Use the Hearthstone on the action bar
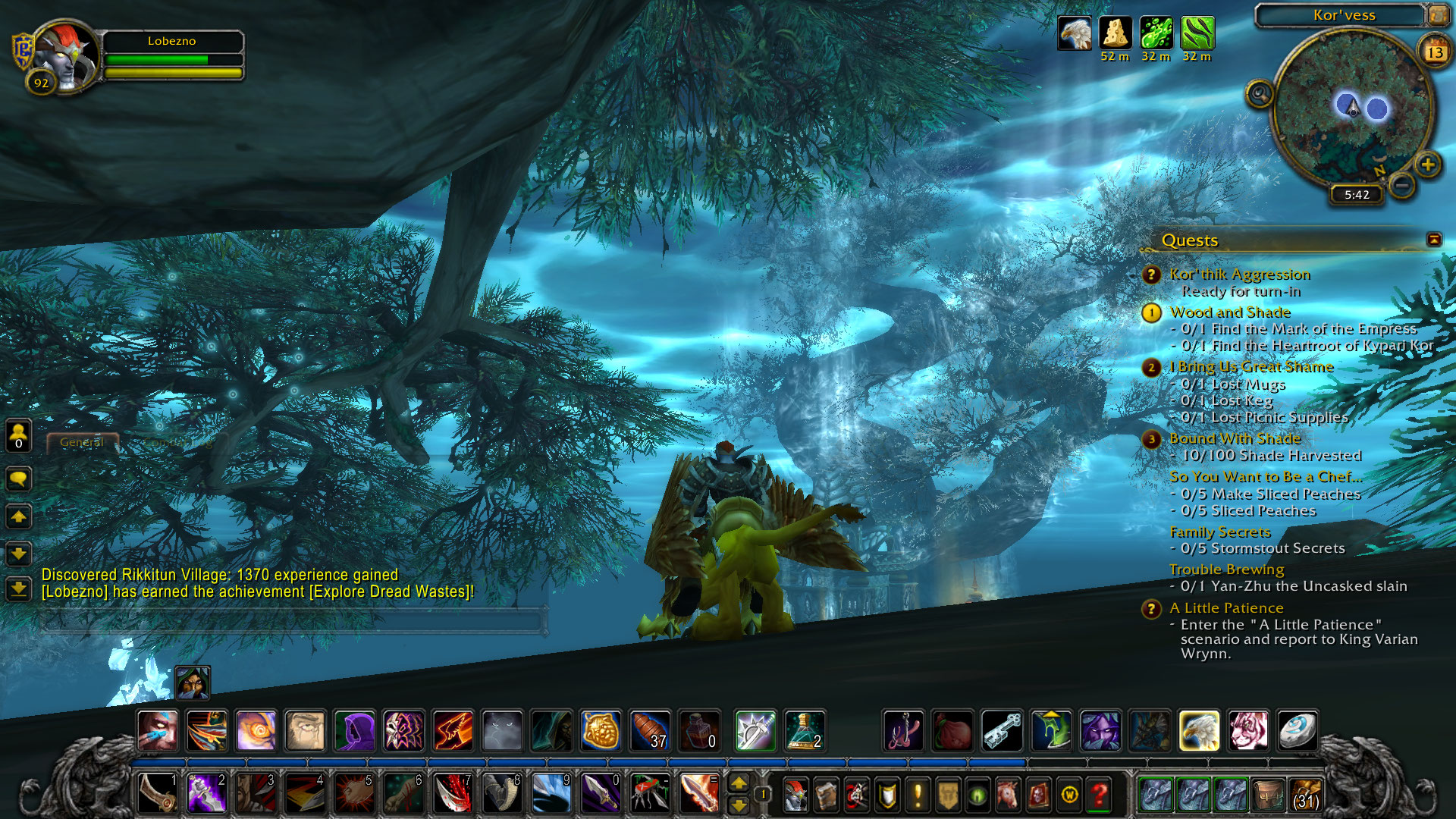The width and height of the screenshot is (1456, 819). point(1297,731)
